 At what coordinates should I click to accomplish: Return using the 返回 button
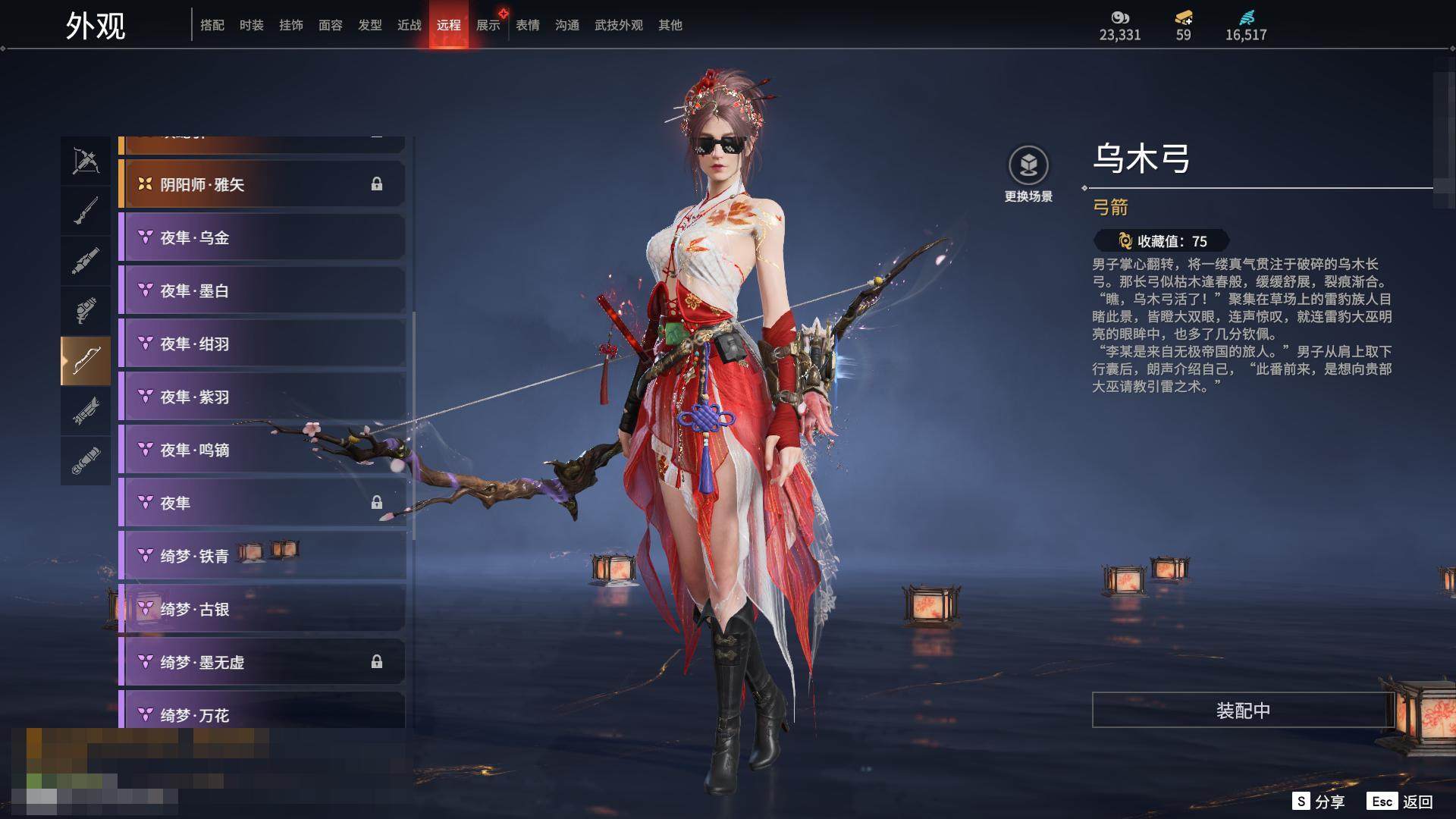pos(1401,802)
